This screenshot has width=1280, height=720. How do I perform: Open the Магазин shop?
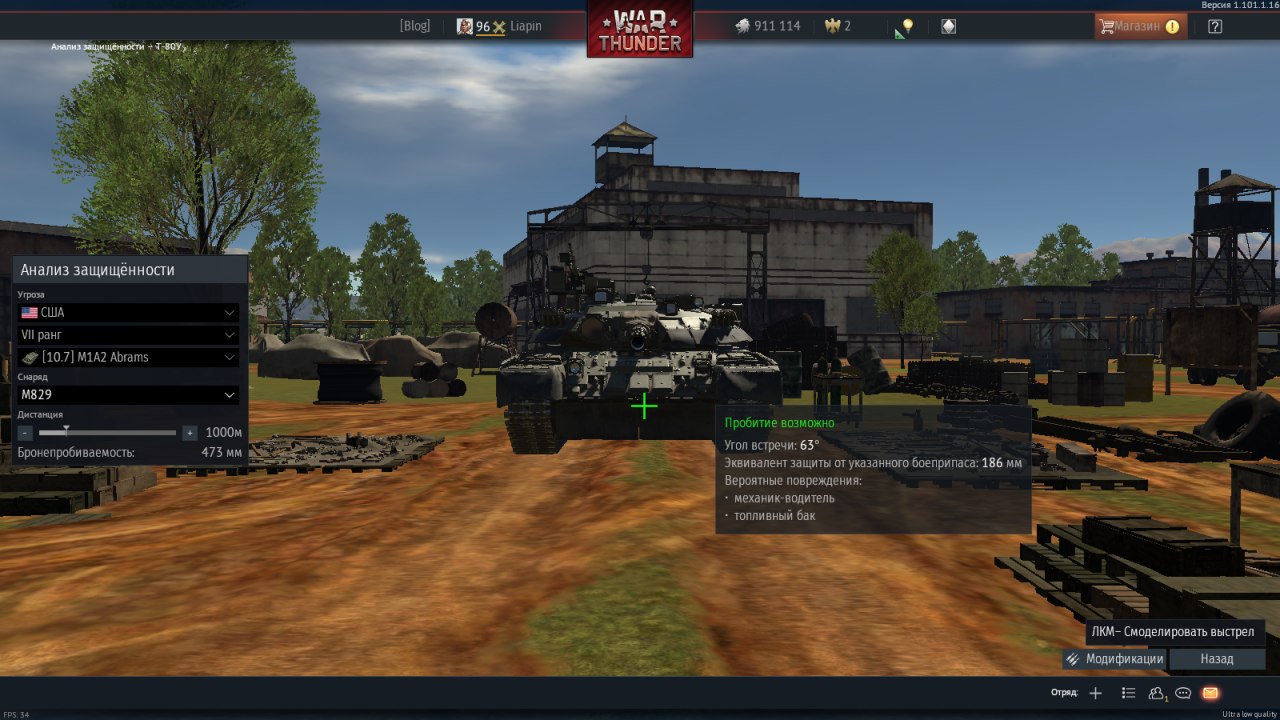1140,26
